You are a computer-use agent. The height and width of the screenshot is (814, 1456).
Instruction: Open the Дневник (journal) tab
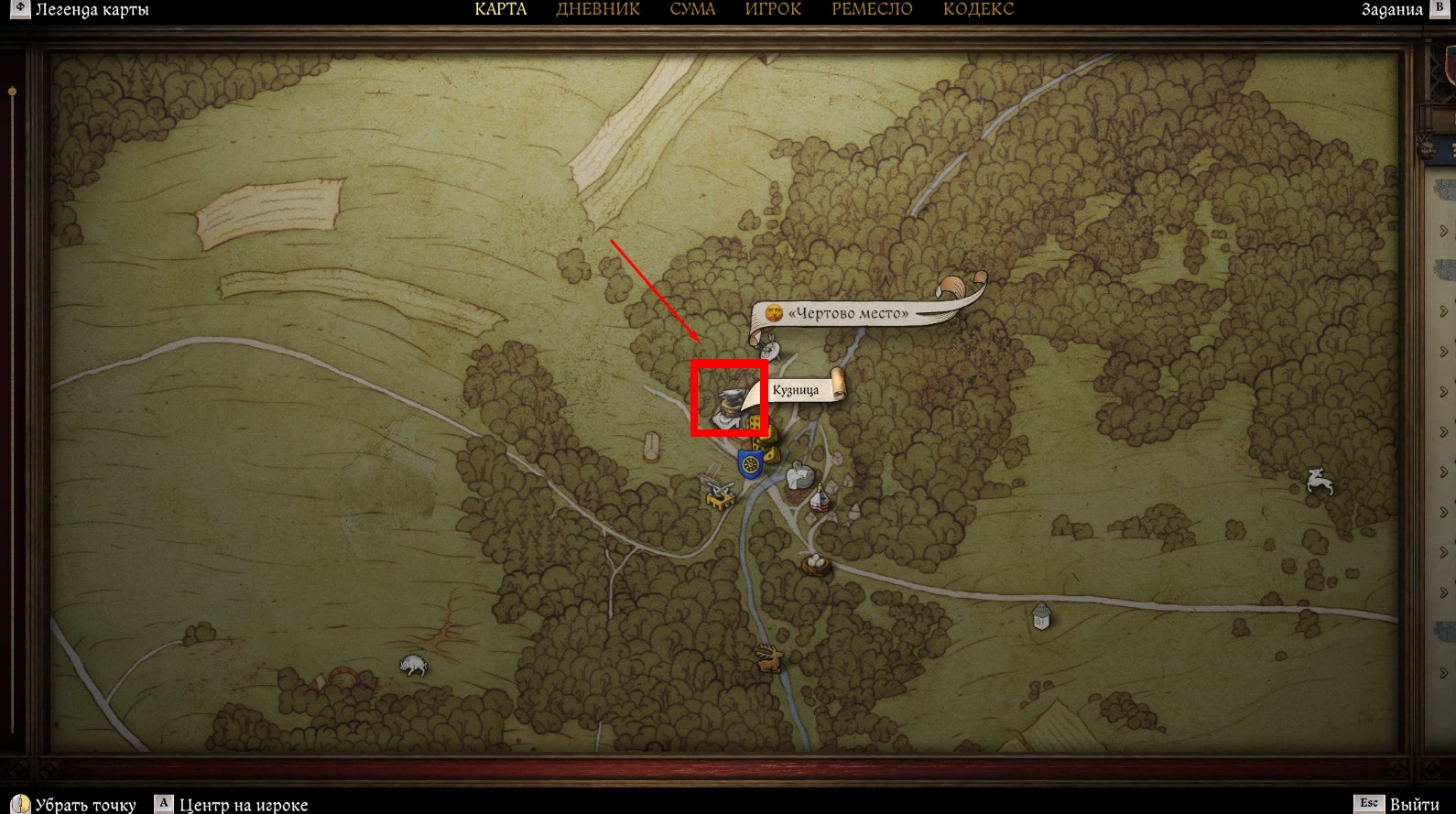pos(598,10)
